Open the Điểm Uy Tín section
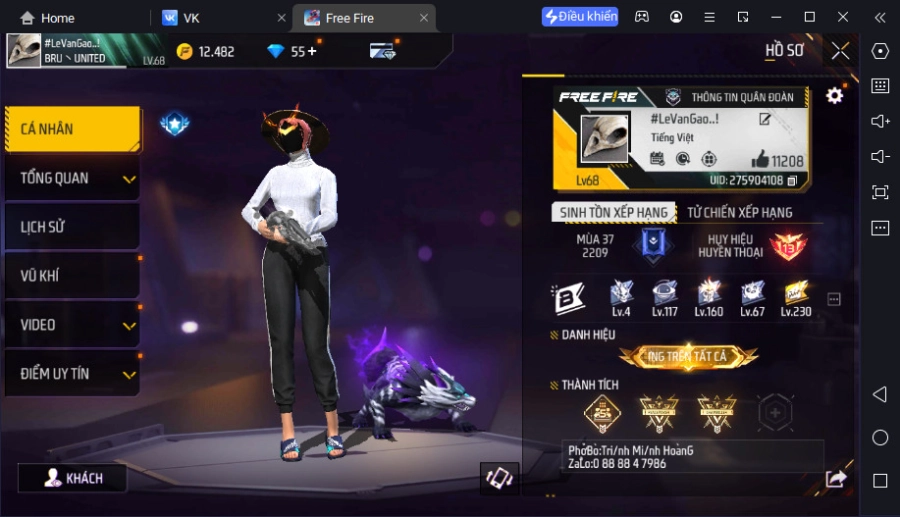 [72, 374]
